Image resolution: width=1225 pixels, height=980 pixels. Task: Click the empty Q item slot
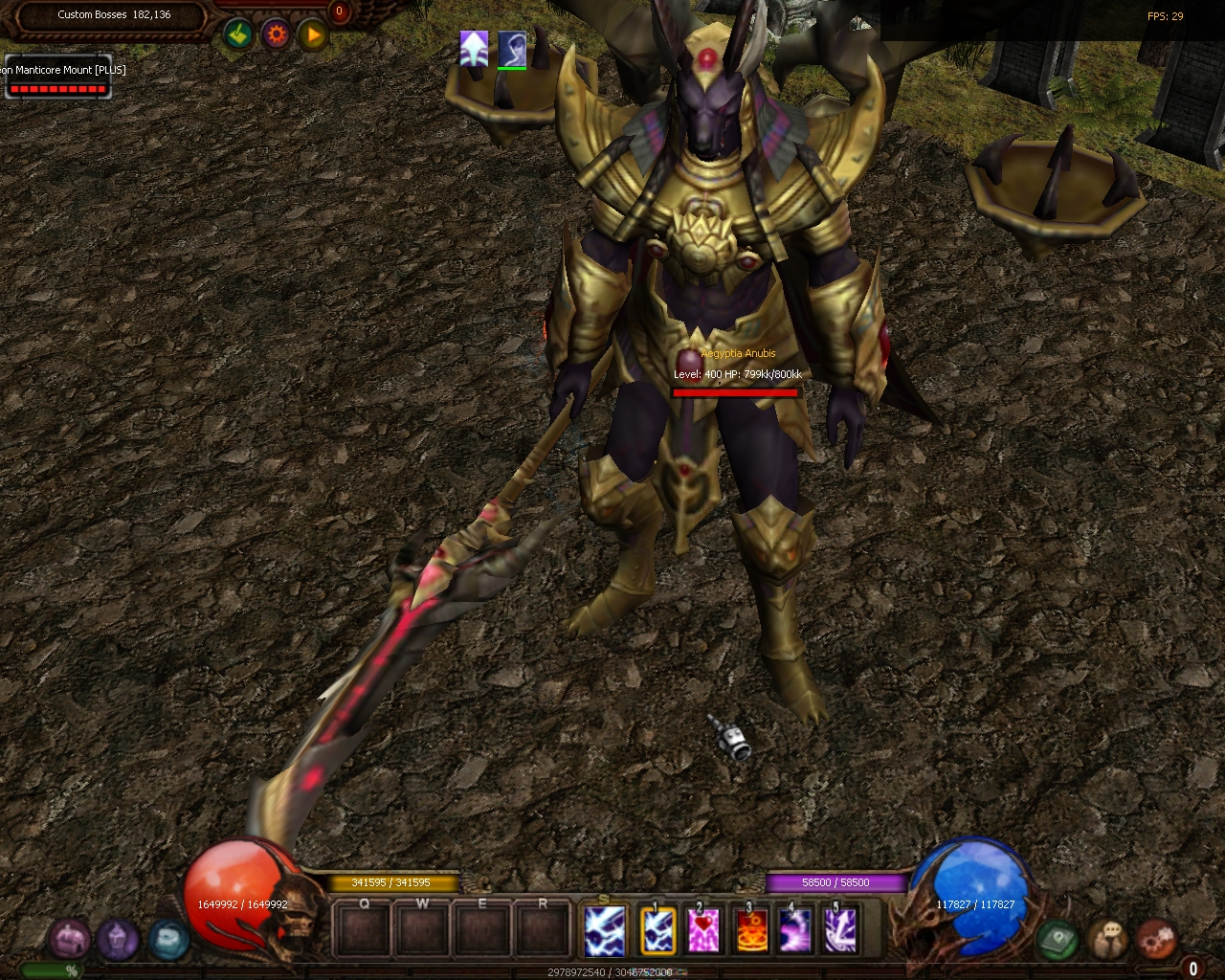(364, 929)
